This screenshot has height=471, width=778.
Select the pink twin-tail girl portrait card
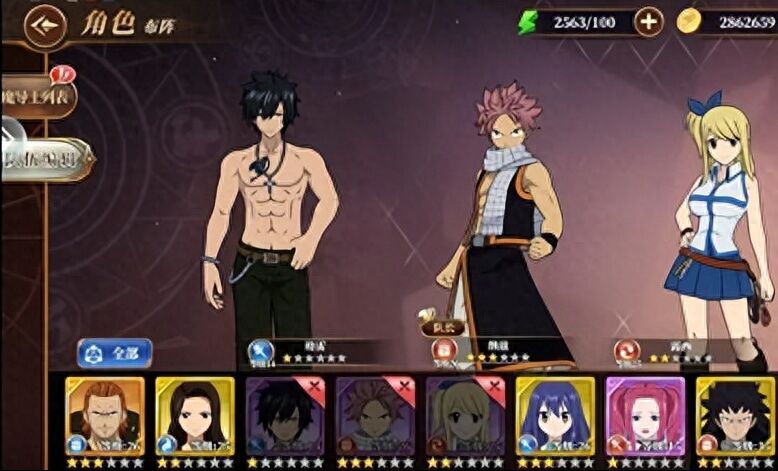pyautogui.click(x=644, y=415)
